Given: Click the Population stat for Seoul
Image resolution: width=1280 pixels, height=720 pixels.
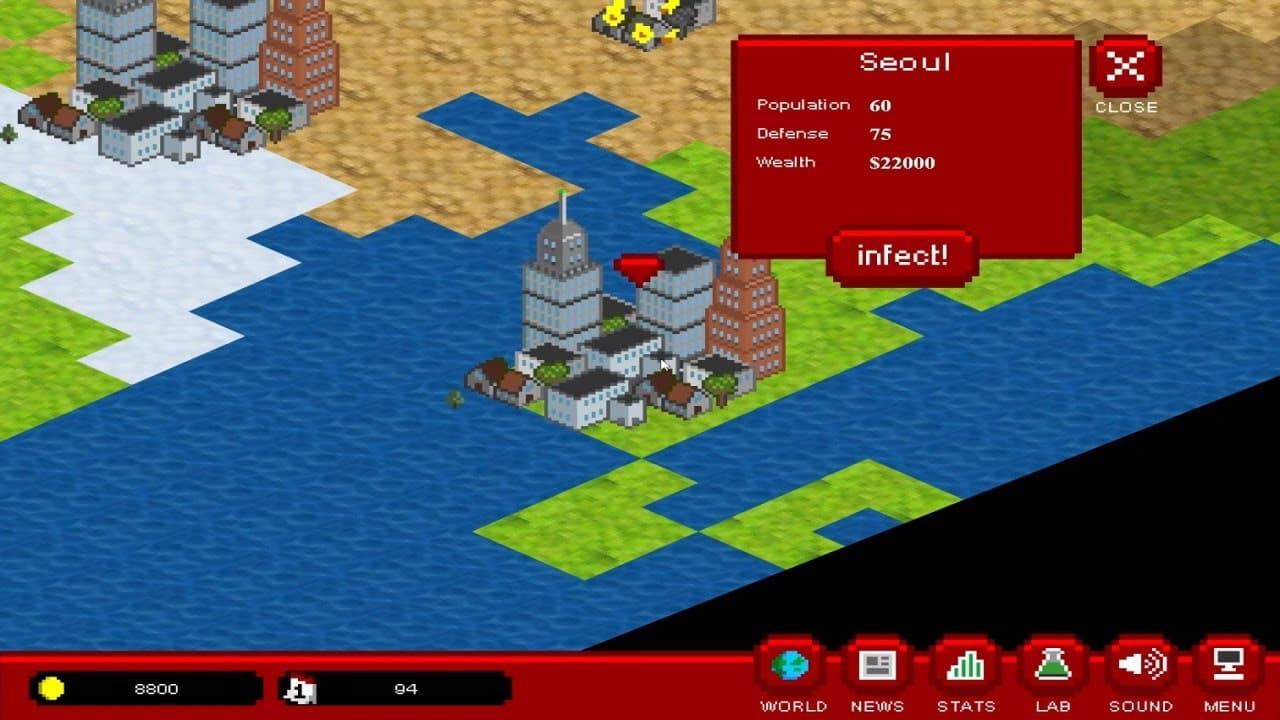Looking at the screenshot, I should click(x=804, y=104).
